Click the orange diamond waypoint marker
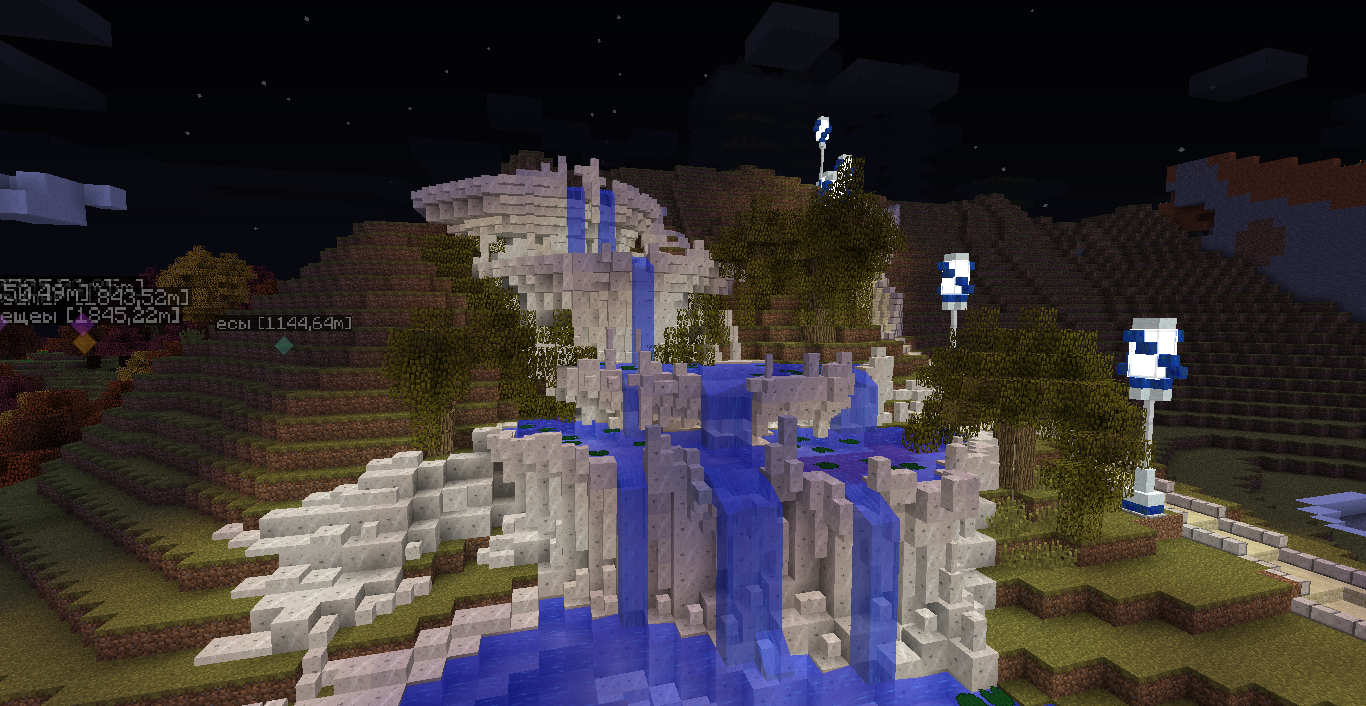 click(x=85, y=342)
